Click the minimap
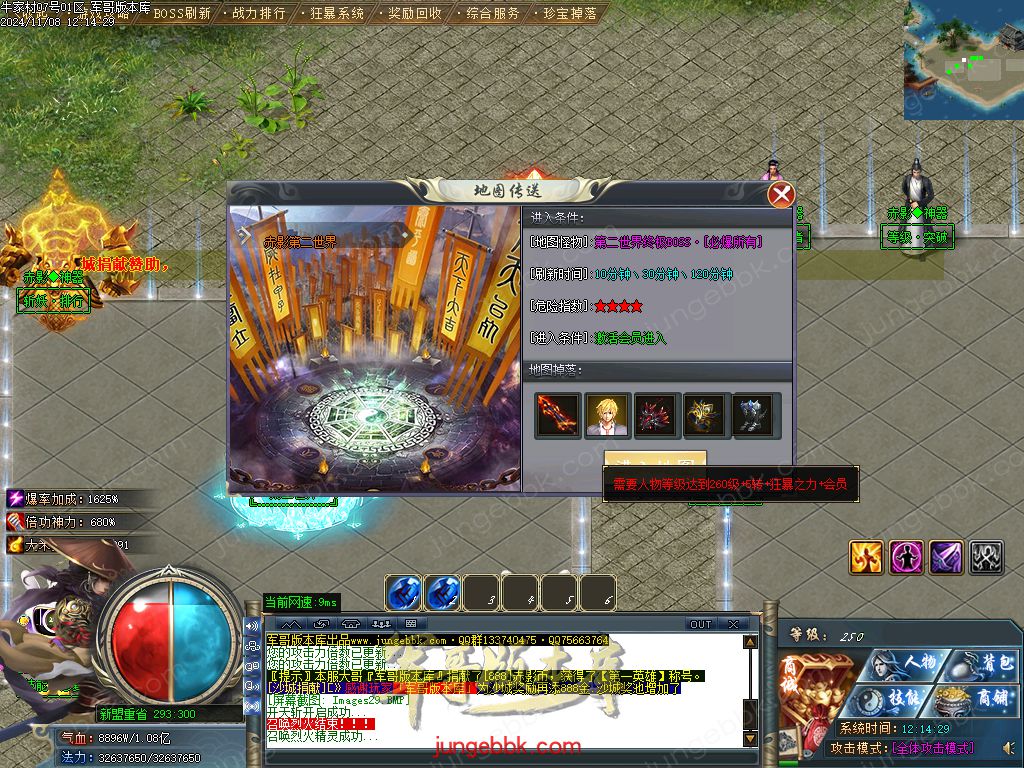This screenshot has height=768, width=1024. 963,59
